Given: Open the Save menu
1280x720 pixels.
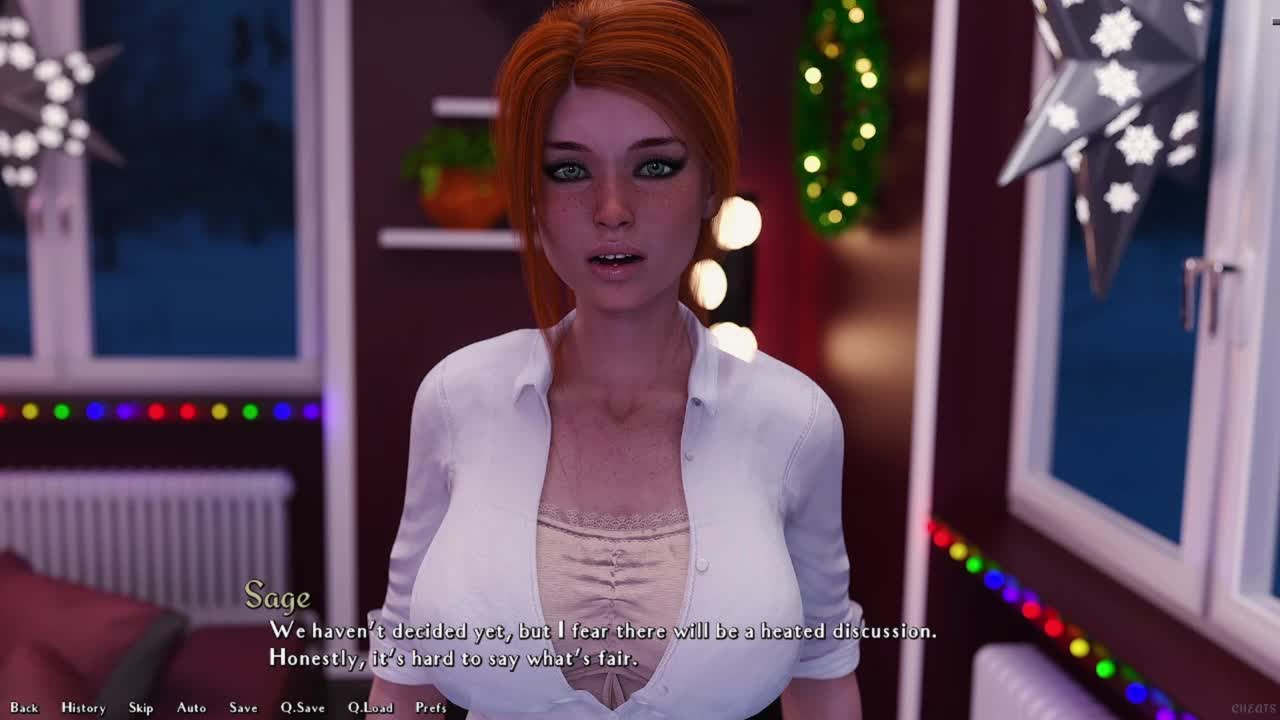Looking at the screenshot, I should click(243, 708).
